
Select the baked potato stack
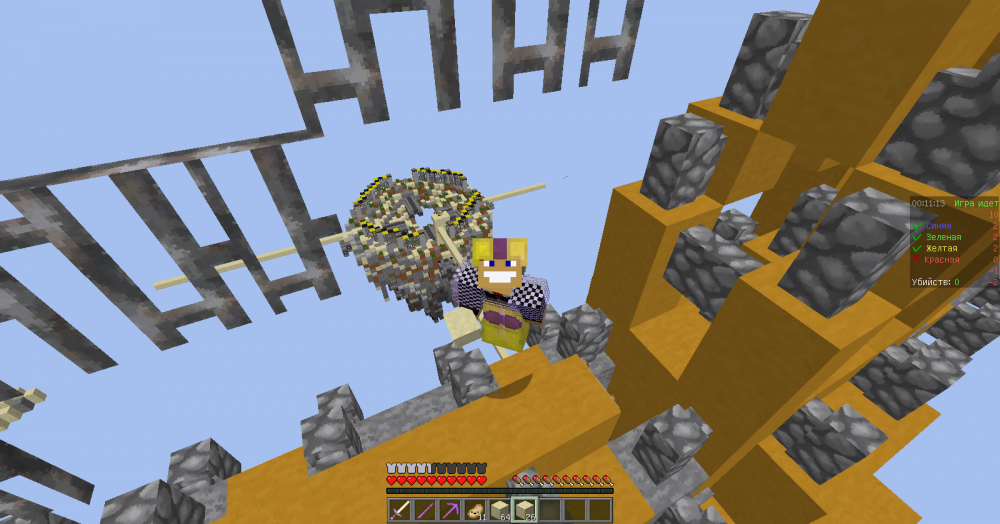pos(474,510)
